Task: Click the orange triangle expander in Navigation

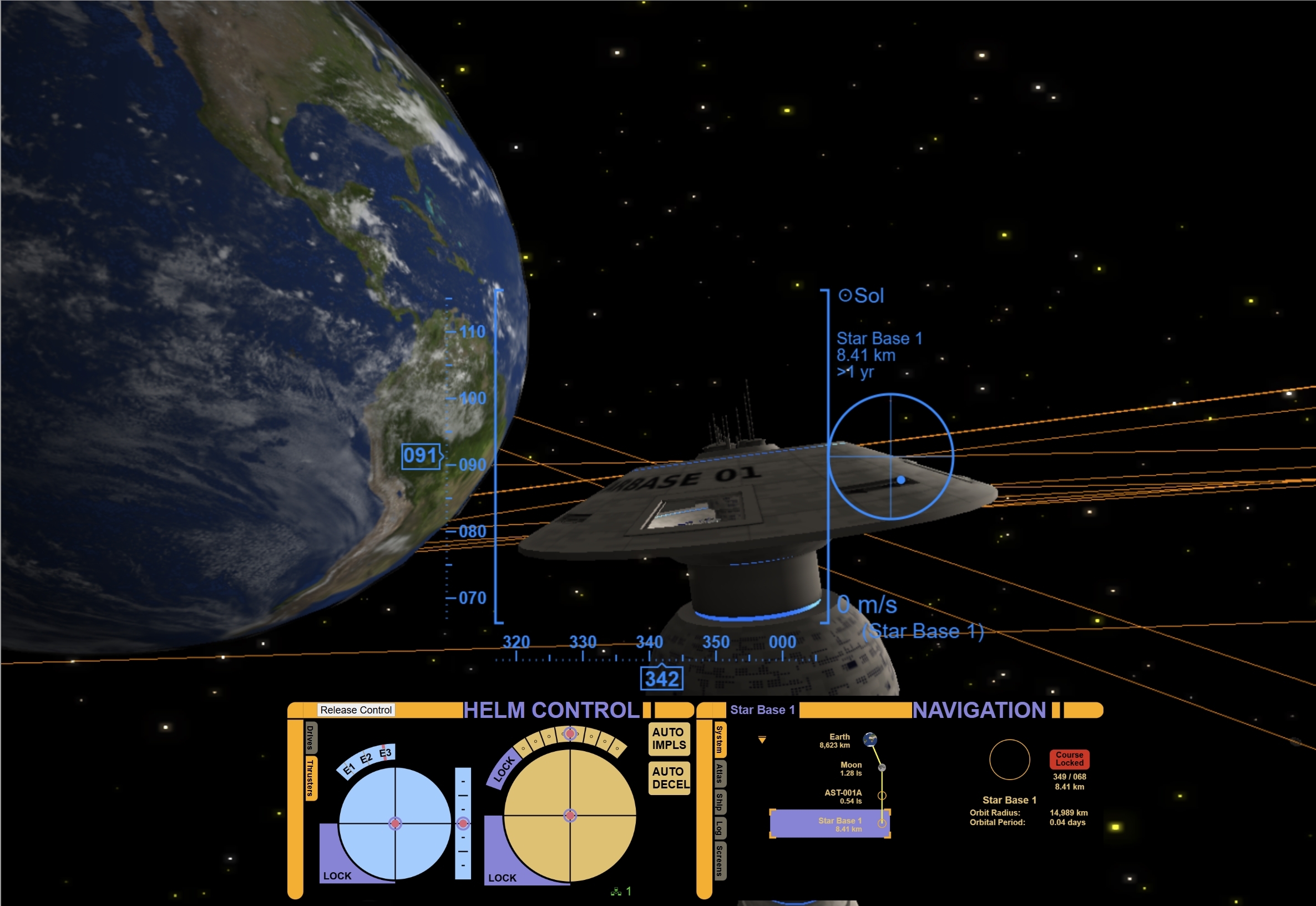Action: coord(762,740)
